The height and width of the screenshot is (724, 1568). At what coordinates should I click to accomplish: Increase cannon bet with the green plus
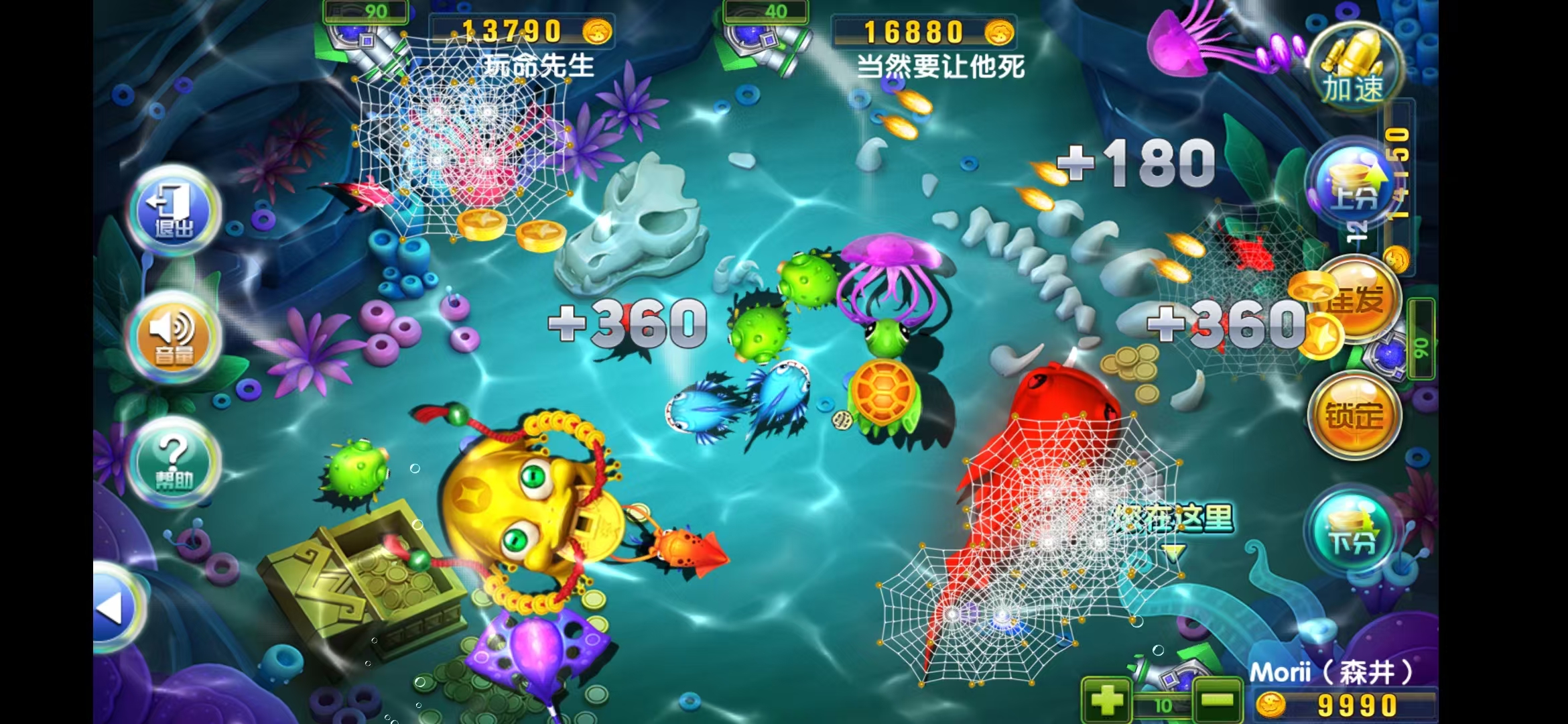tap(1106, 701)
